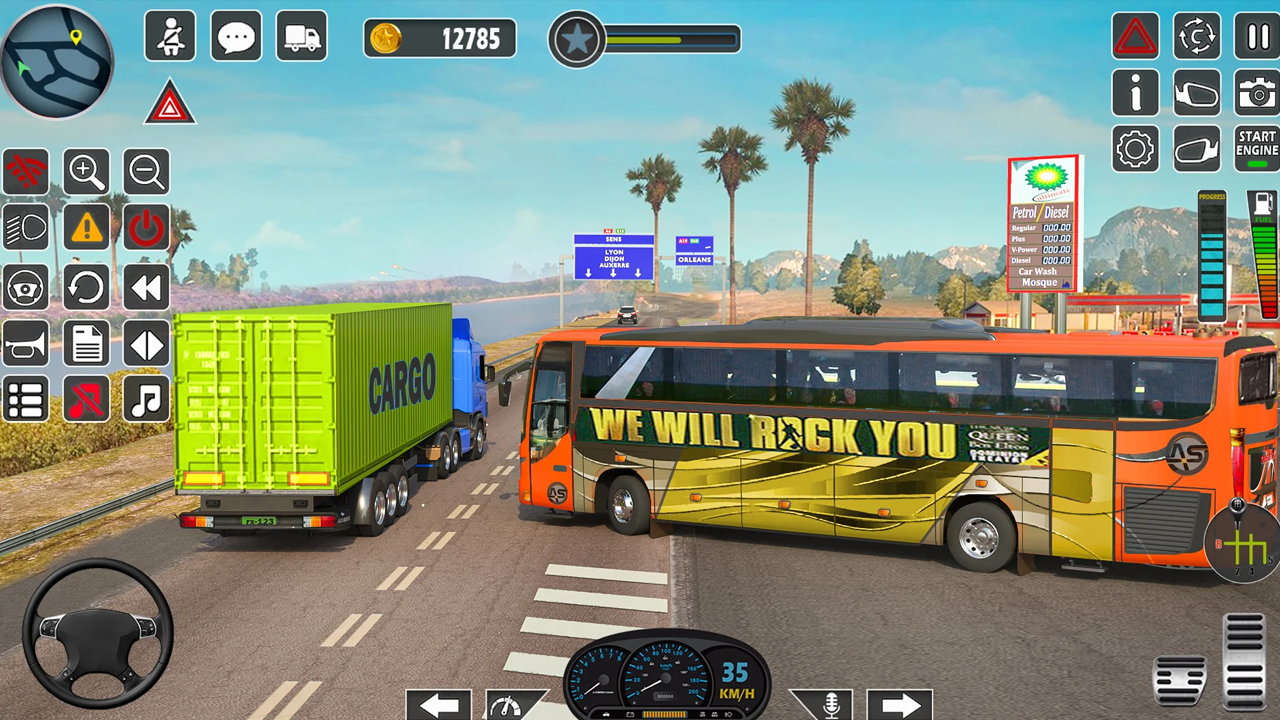Honk the bus horn
This screenshot has height=720, width=1280.
pyautogui.click(x=26, y=344)
